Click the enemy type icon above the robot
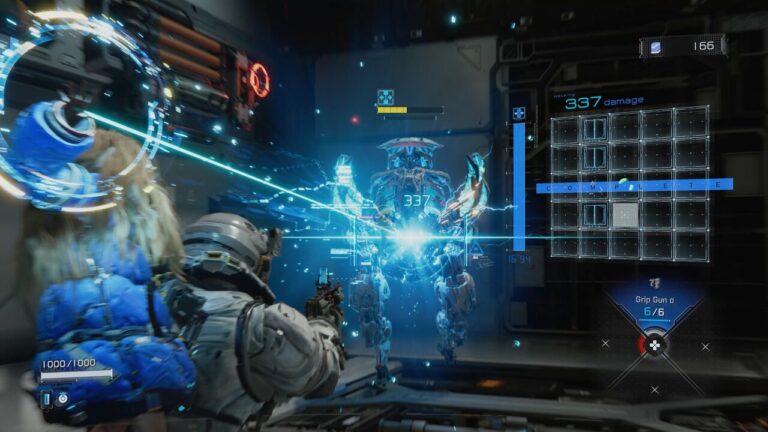This screenshot has height=432, width=768. click(385, 97)
